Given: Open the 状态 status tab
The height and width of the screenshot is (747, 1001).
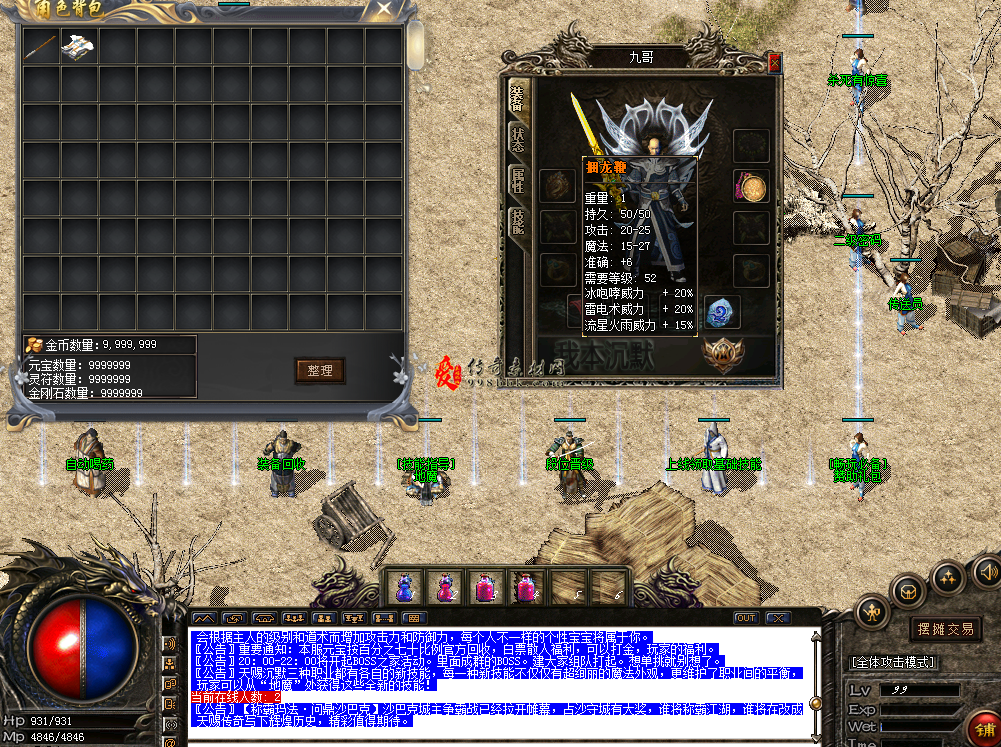Looking at the screenshot, I should click(x=517, y=139).
